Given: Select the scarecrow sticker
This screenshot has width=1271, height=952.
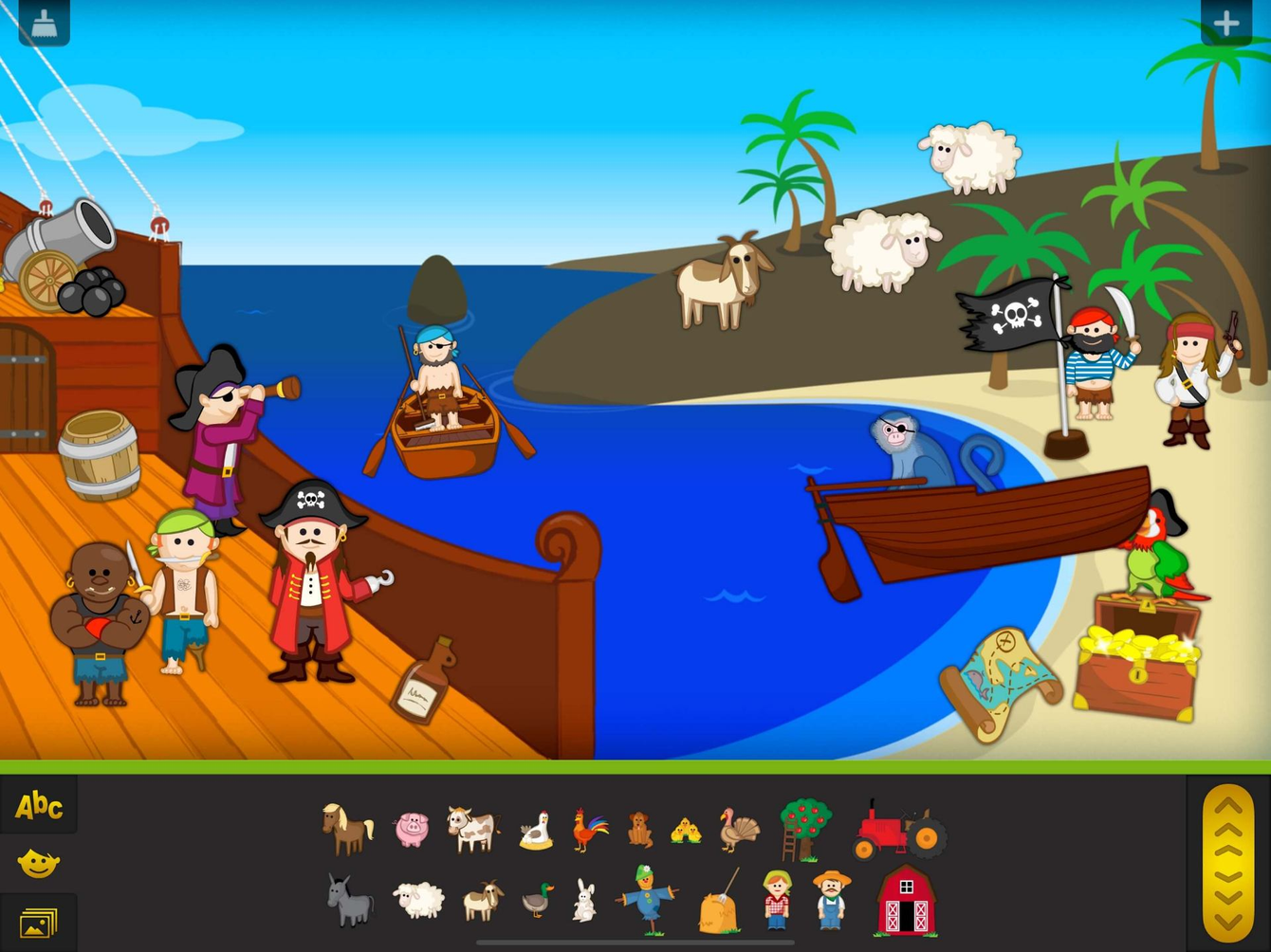Looking at the screenshot, I should pyautogui.click(x=645, y=899).
